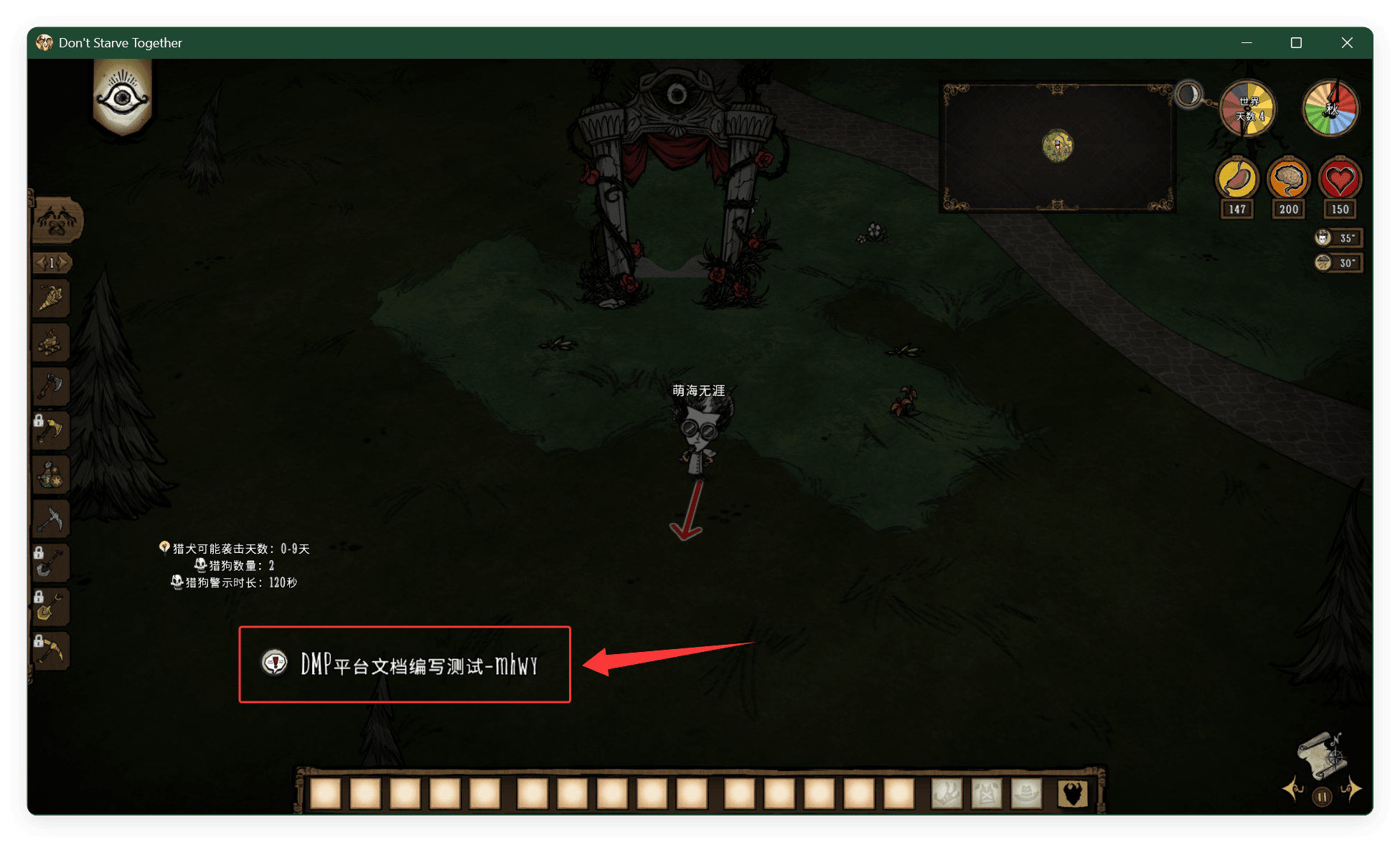Select the locked shovel recipe
This screenshot has height=842, width=1400.
click(51, 563)
